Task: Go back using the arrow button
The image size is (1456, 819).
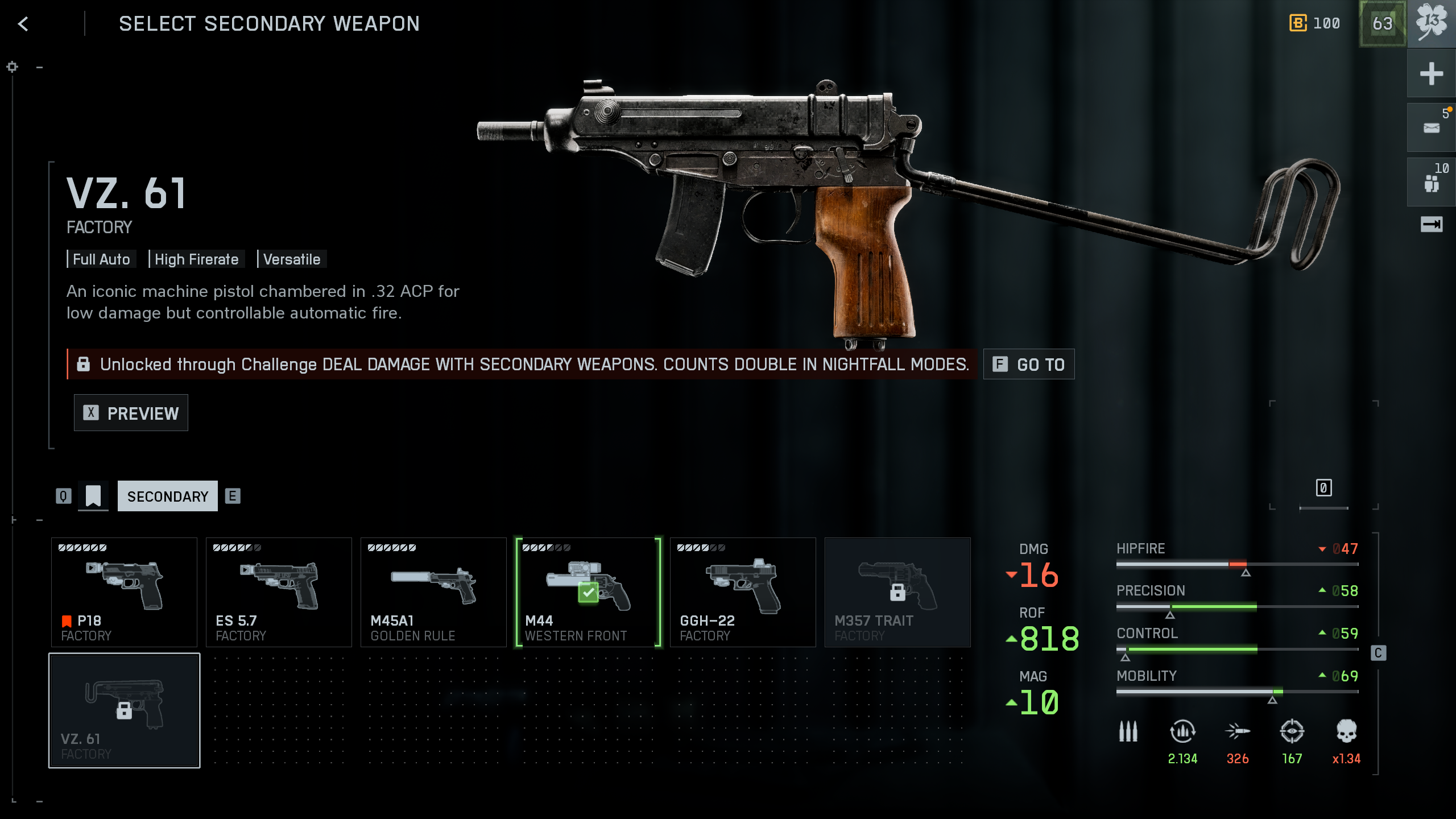Action: coord(23,24)
